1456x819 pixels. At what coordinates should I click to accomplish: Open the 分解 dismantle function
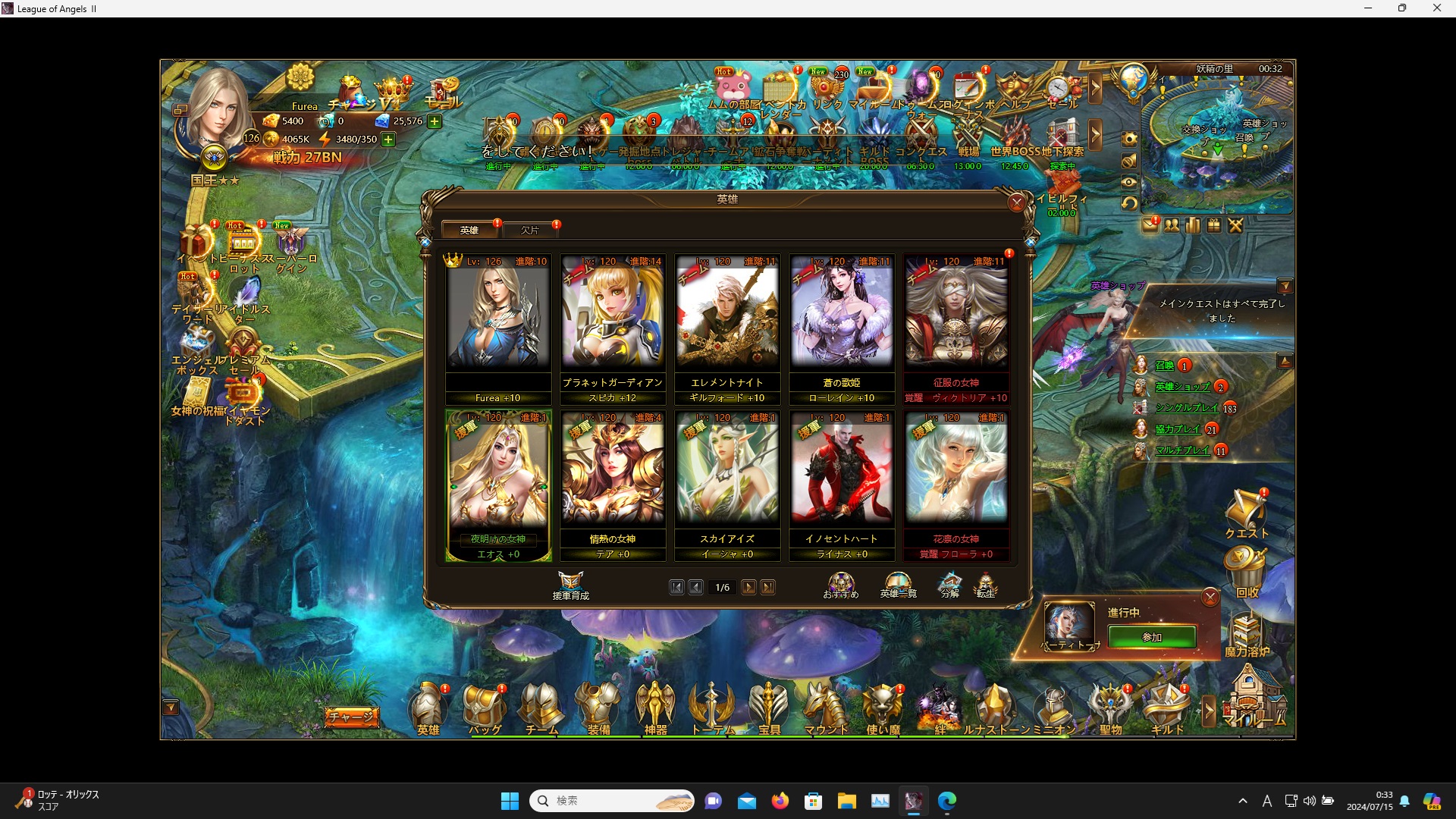tap(950, 585)
